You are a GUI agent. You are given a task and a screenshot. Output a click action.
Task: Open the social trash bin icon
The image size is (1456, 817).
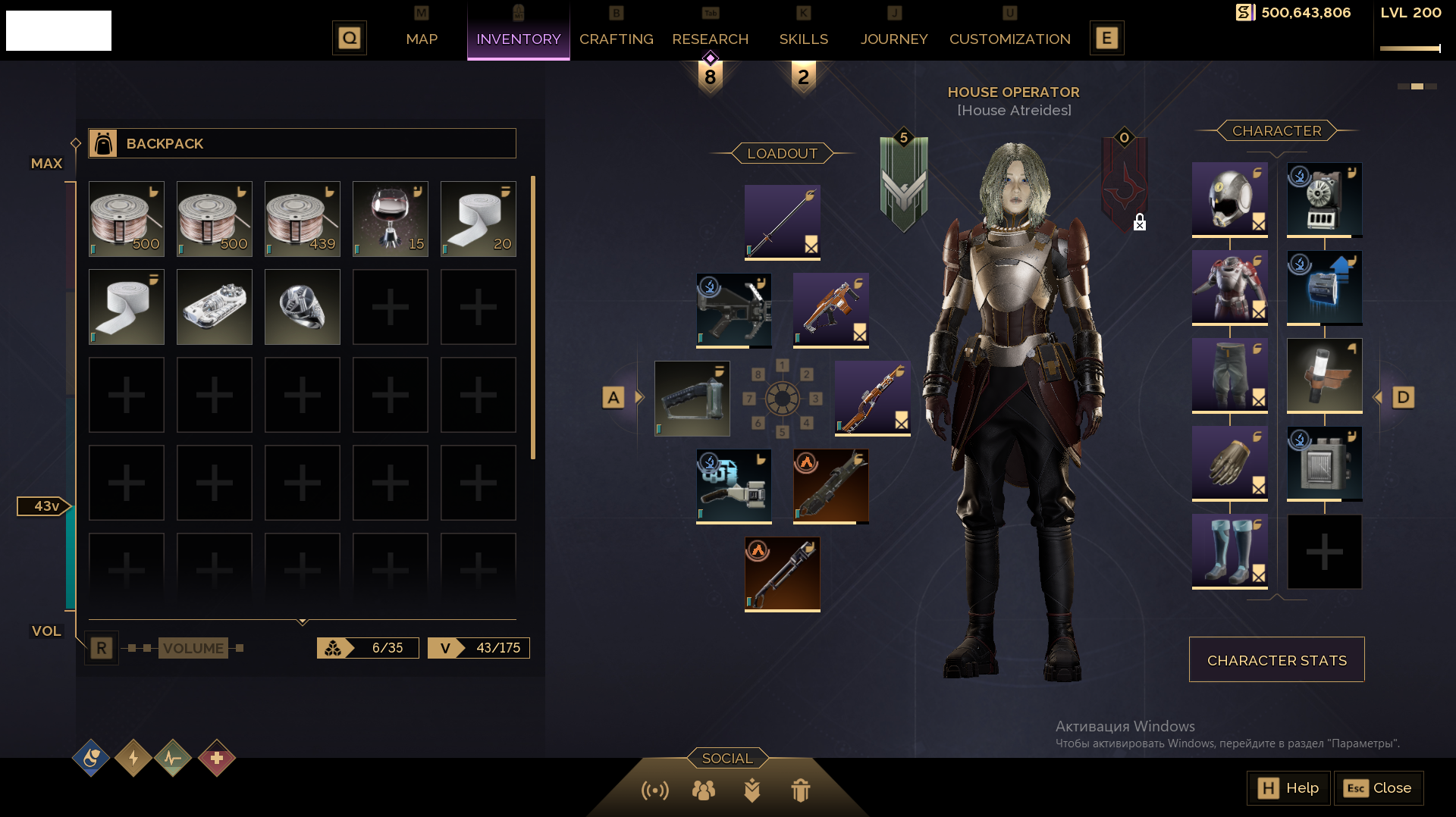coord(801,790)
